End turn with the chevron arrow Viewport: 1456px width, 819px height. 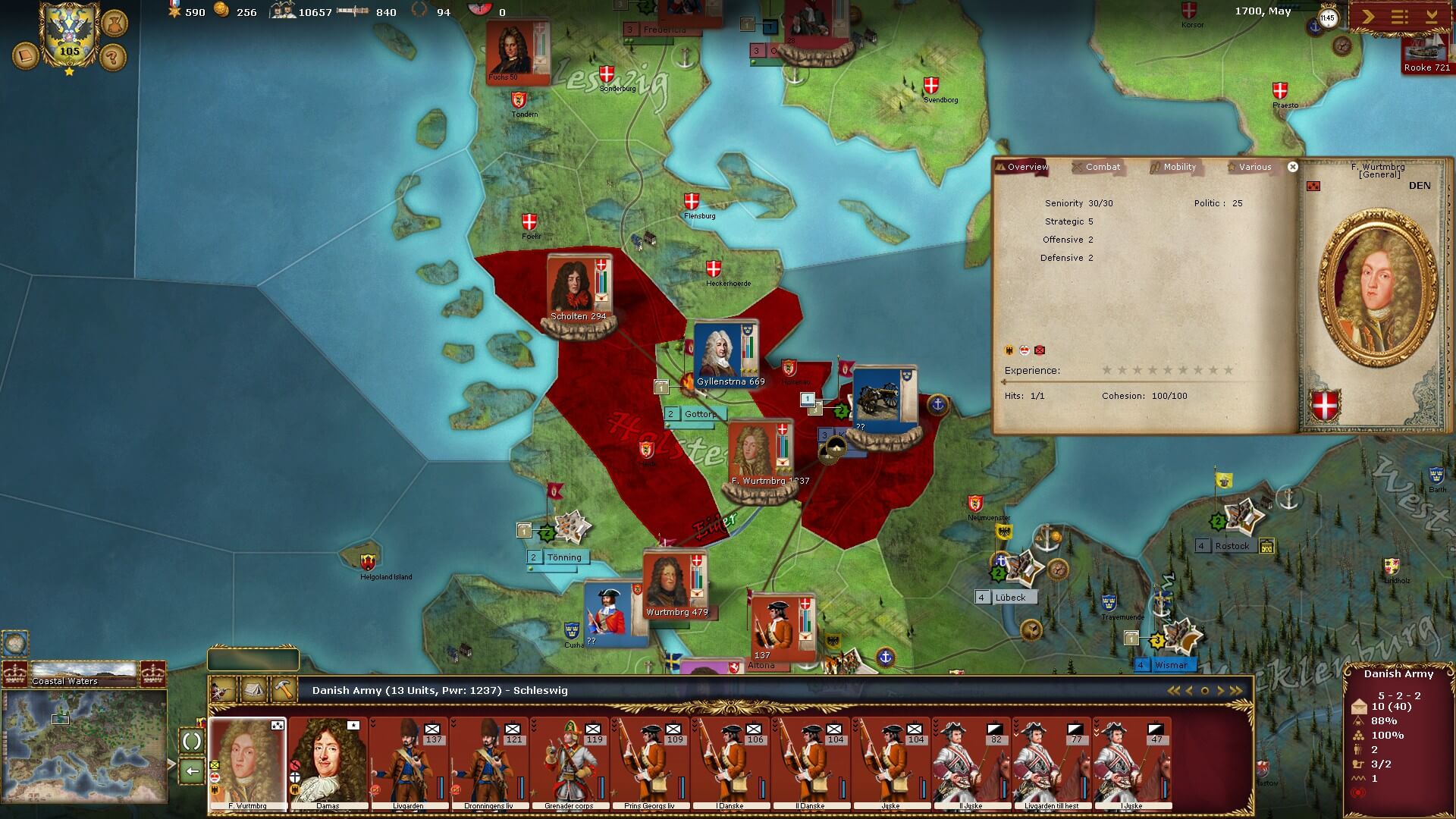tap(1368, 17)
